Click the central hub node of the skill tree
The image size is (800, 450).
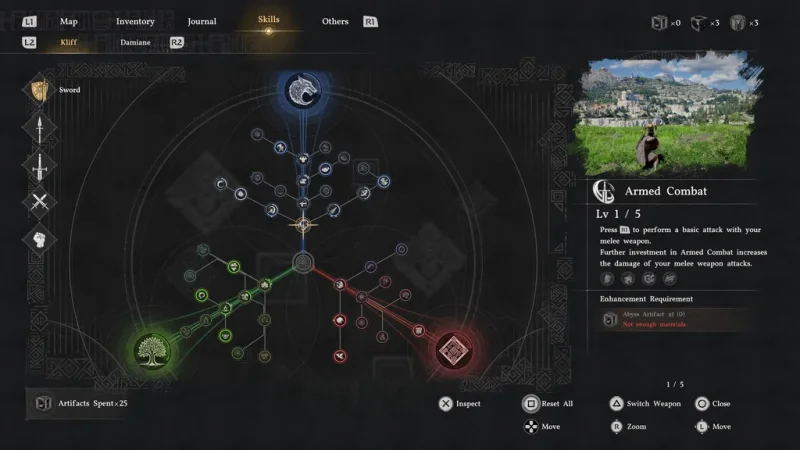[x=302, y=264]
